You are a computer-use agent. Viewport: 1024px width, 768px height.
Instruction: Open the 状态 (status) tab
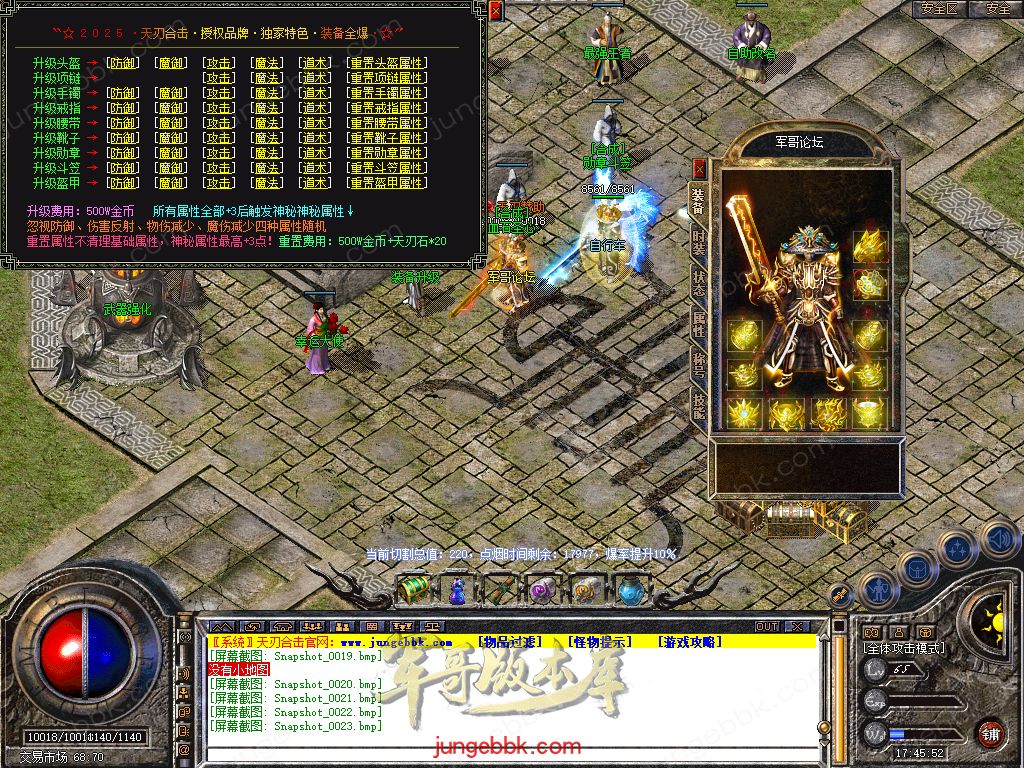[x=698, y=284]
